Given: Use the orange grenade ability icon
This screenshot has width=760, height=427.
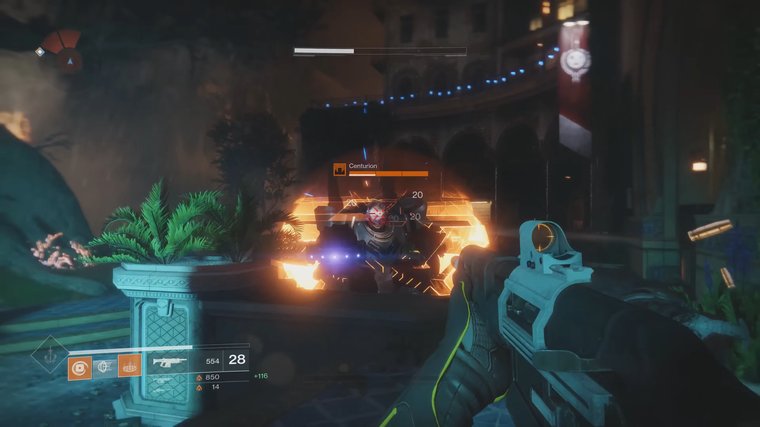Looking at the screenshot, I should click(80, 367).
